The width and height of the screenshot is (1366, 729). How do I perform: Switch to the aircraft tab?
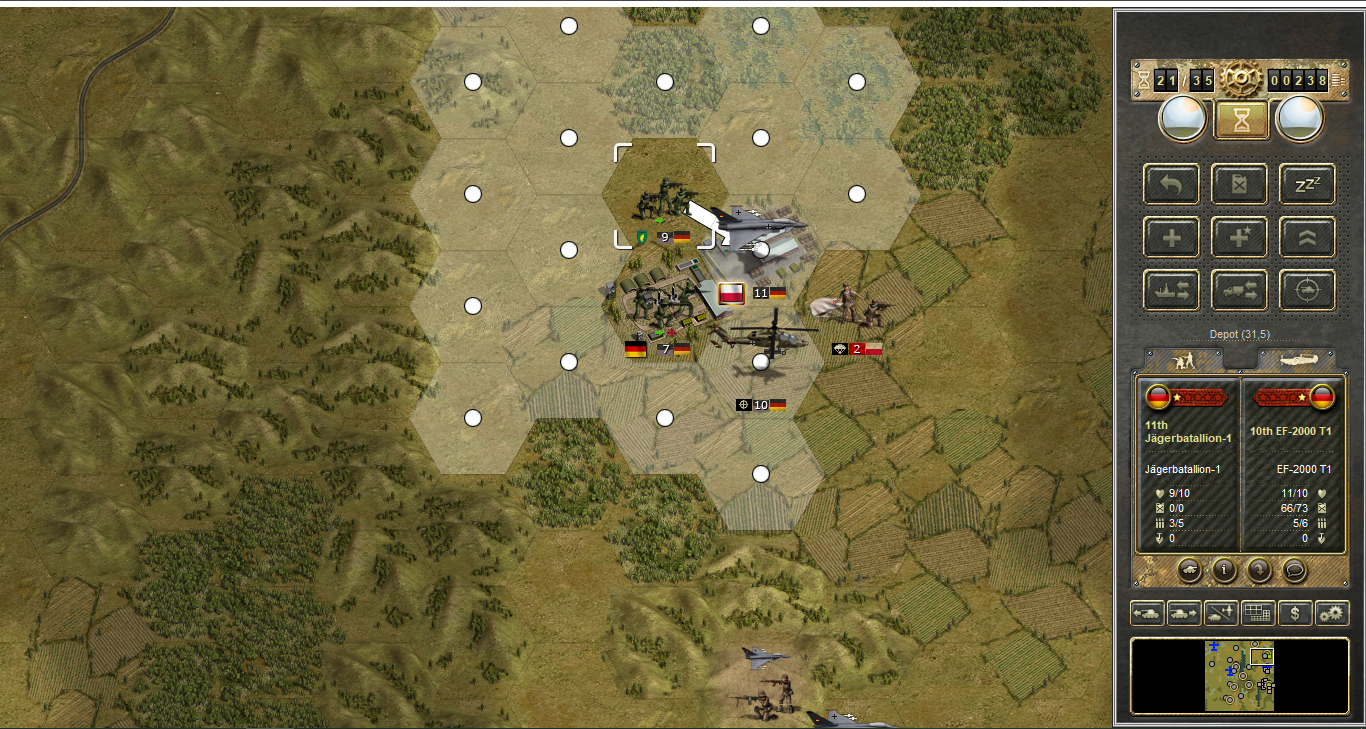click(1297, 358)
